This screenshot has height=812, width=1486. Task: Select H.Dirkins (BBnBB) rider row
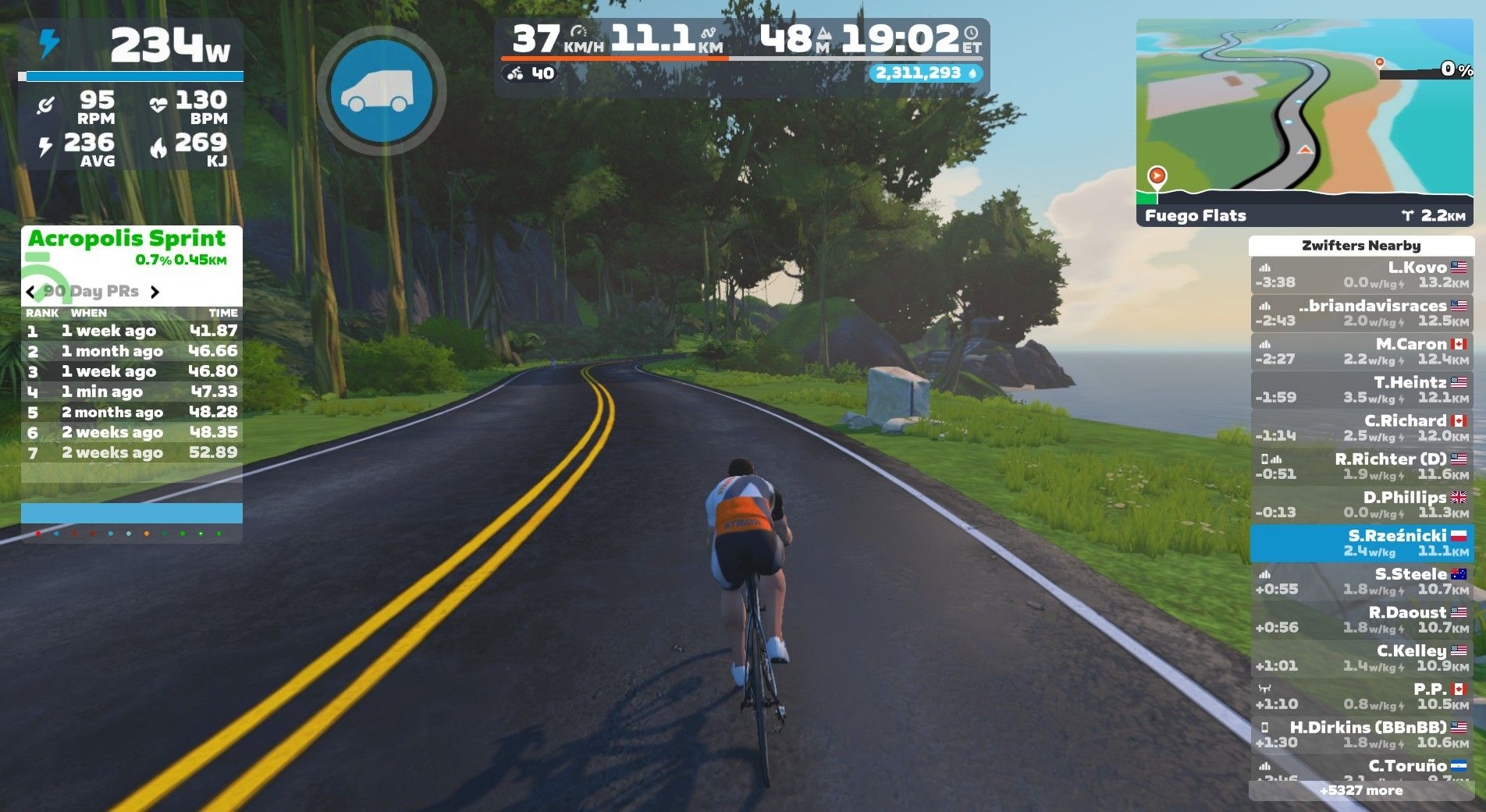(1361, 734)
